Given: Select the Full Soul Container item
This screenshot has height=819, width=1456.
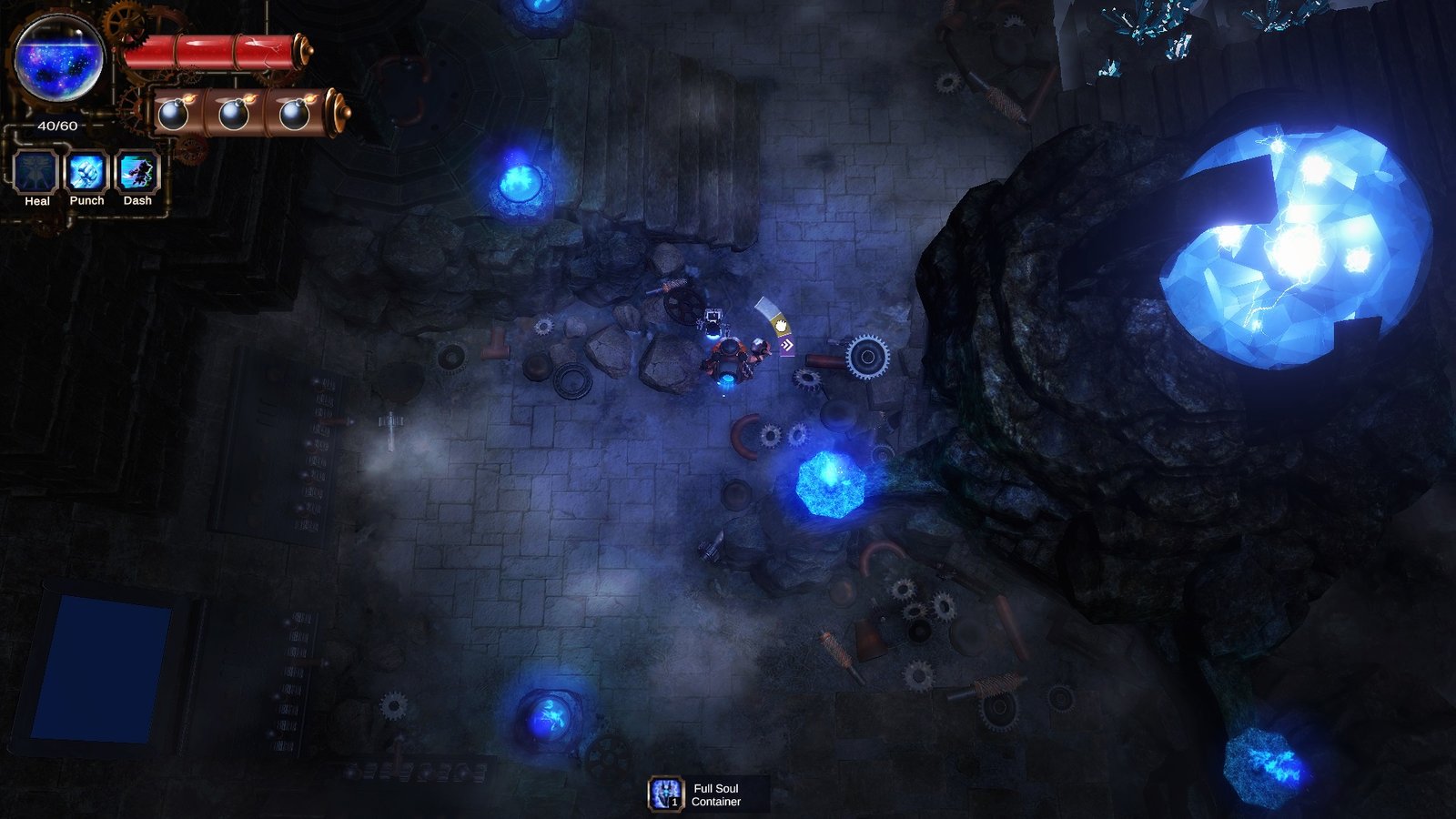Looking at the screenshot, I should tap(666, 794).
